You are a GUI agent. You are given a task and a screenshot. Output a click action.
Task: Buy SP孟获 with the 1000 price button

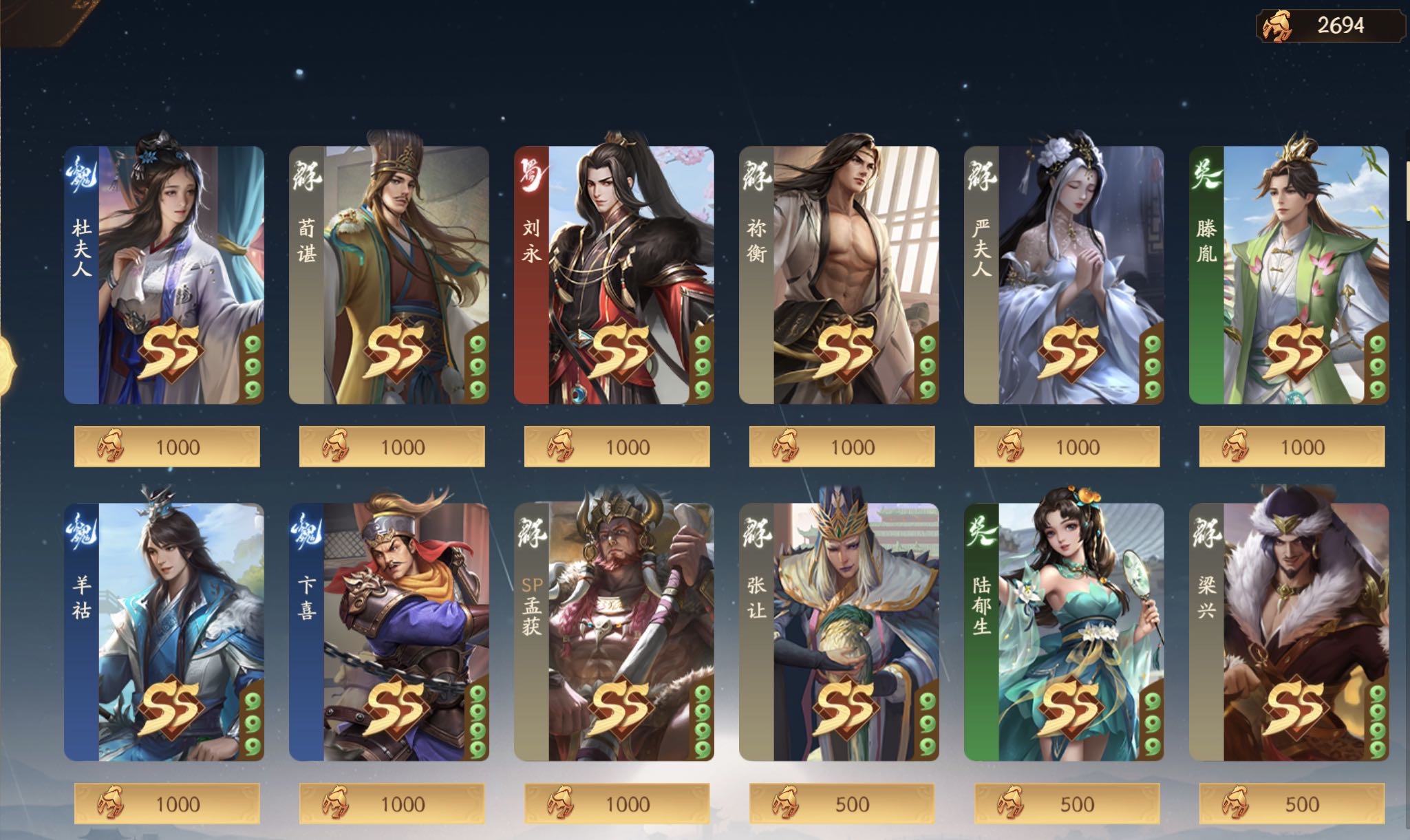click(617, 804)
